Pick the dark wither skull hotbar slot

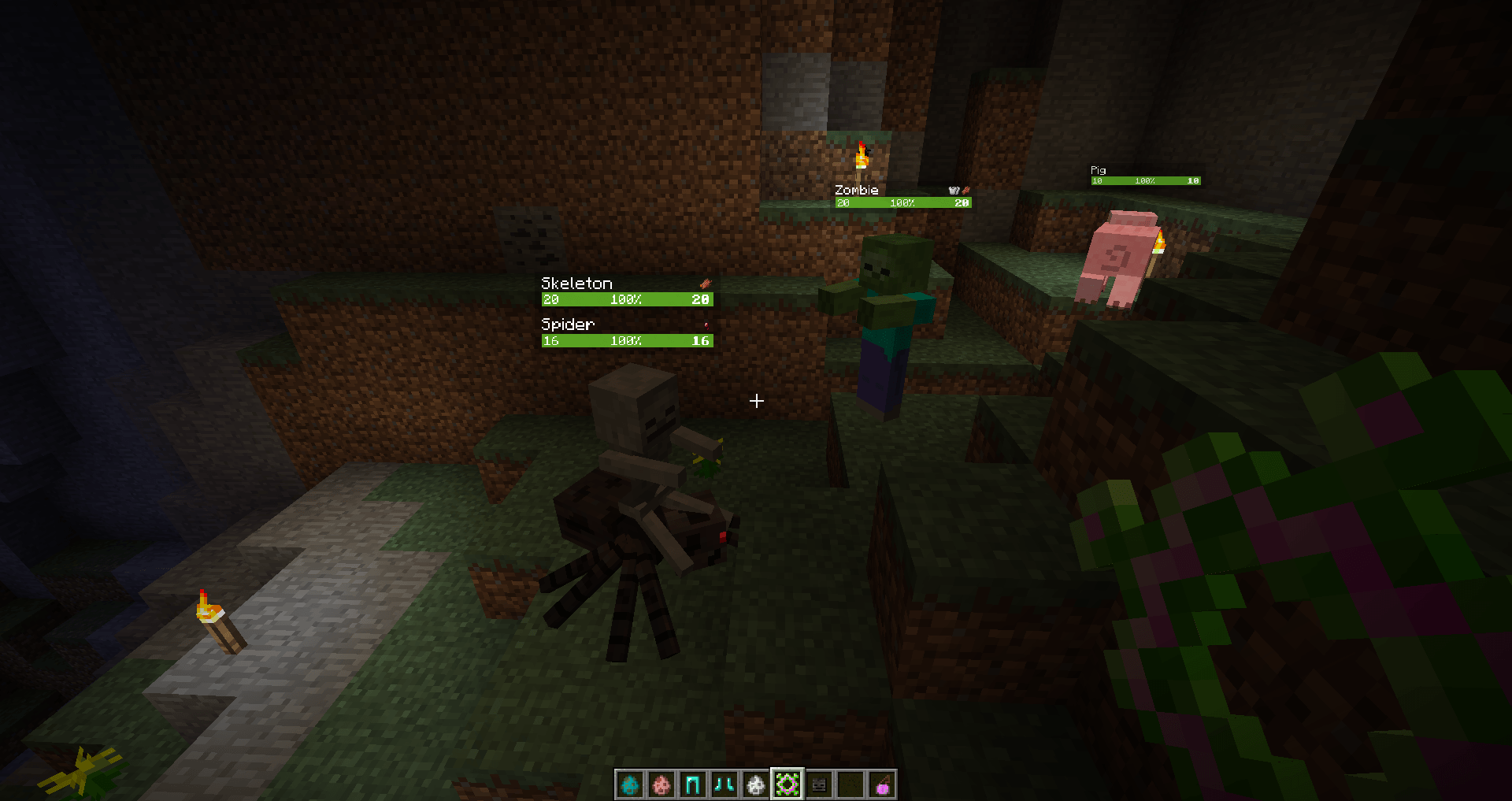[819, 784]
